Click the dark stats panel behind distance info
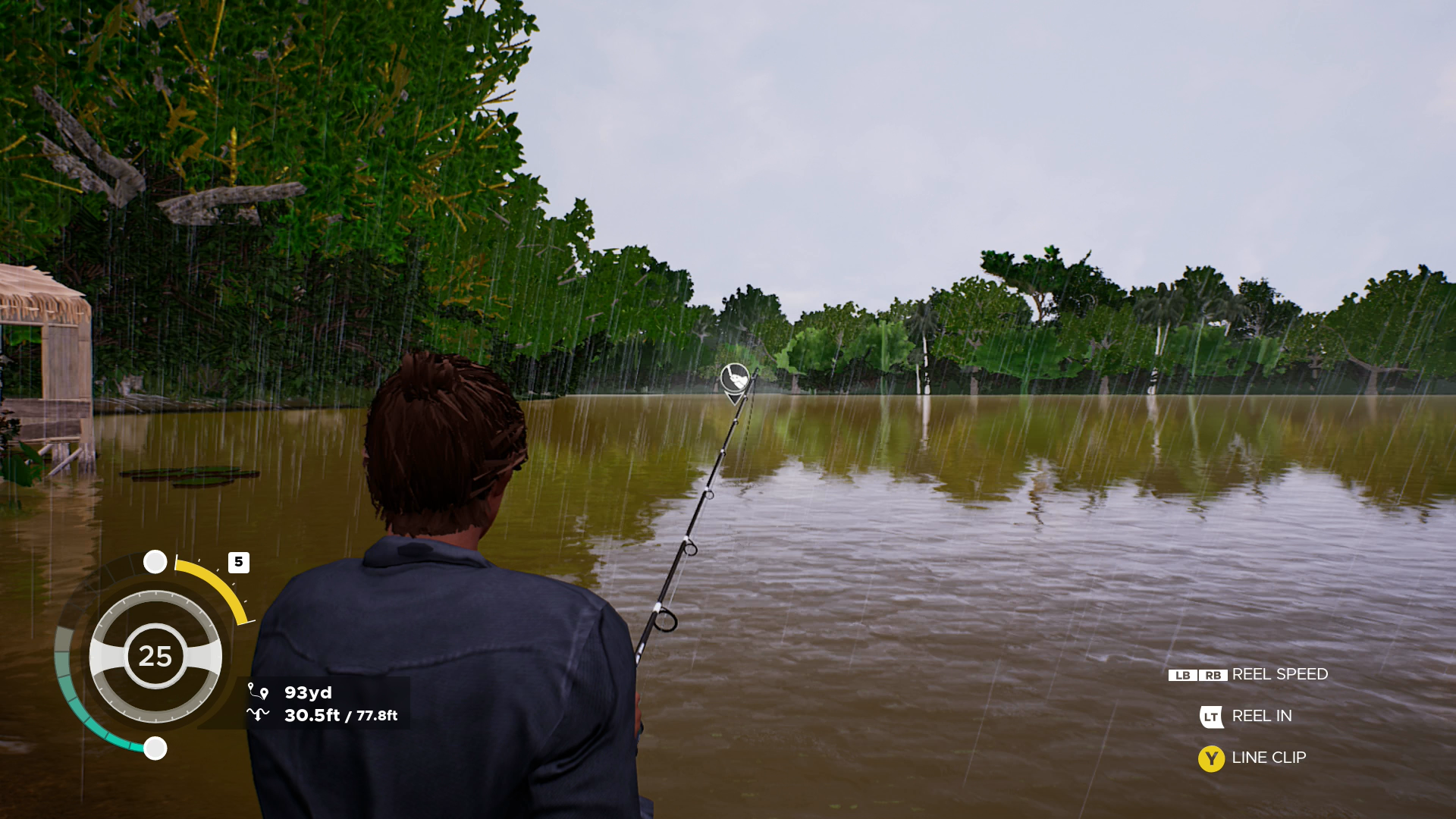The width and height of the screenshot is (1456, 819). (326, 704)
